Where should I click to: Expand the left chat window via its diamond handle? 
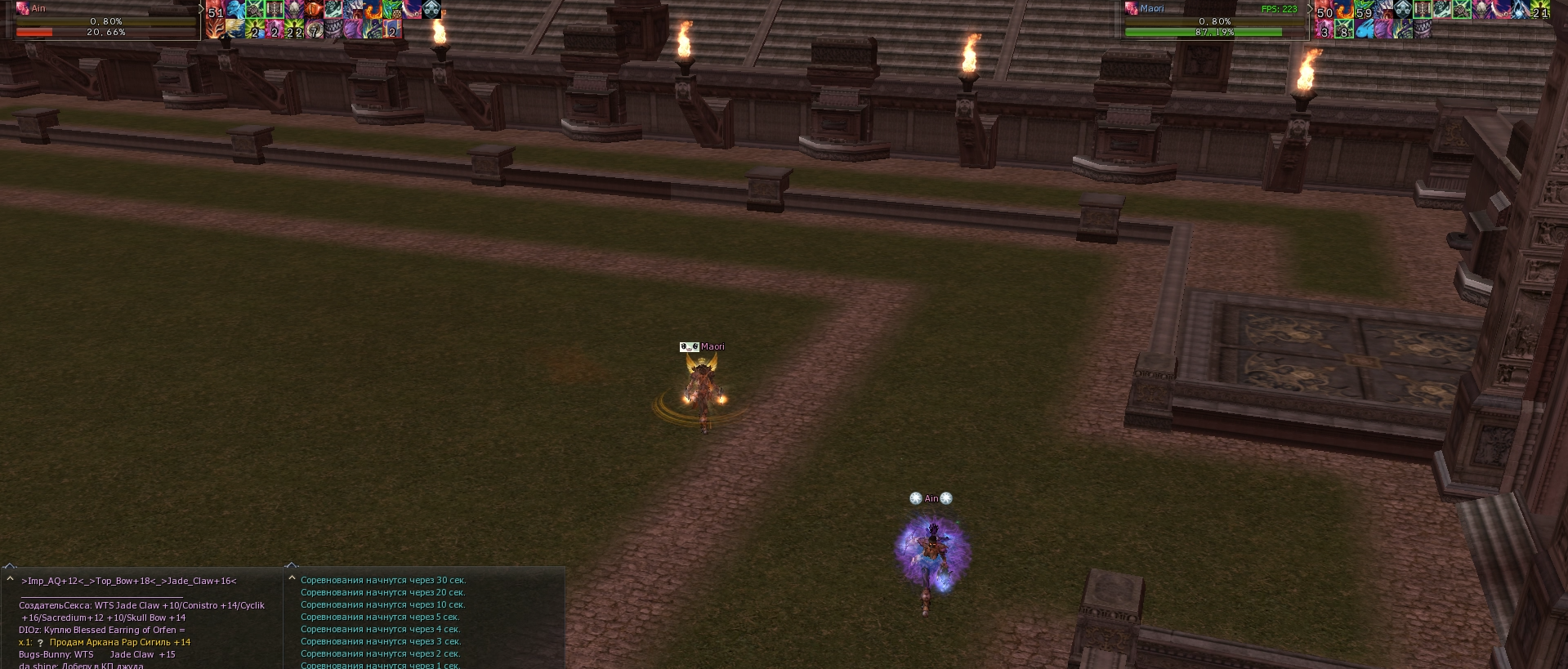pyautogui.click(x=11, y=566)
